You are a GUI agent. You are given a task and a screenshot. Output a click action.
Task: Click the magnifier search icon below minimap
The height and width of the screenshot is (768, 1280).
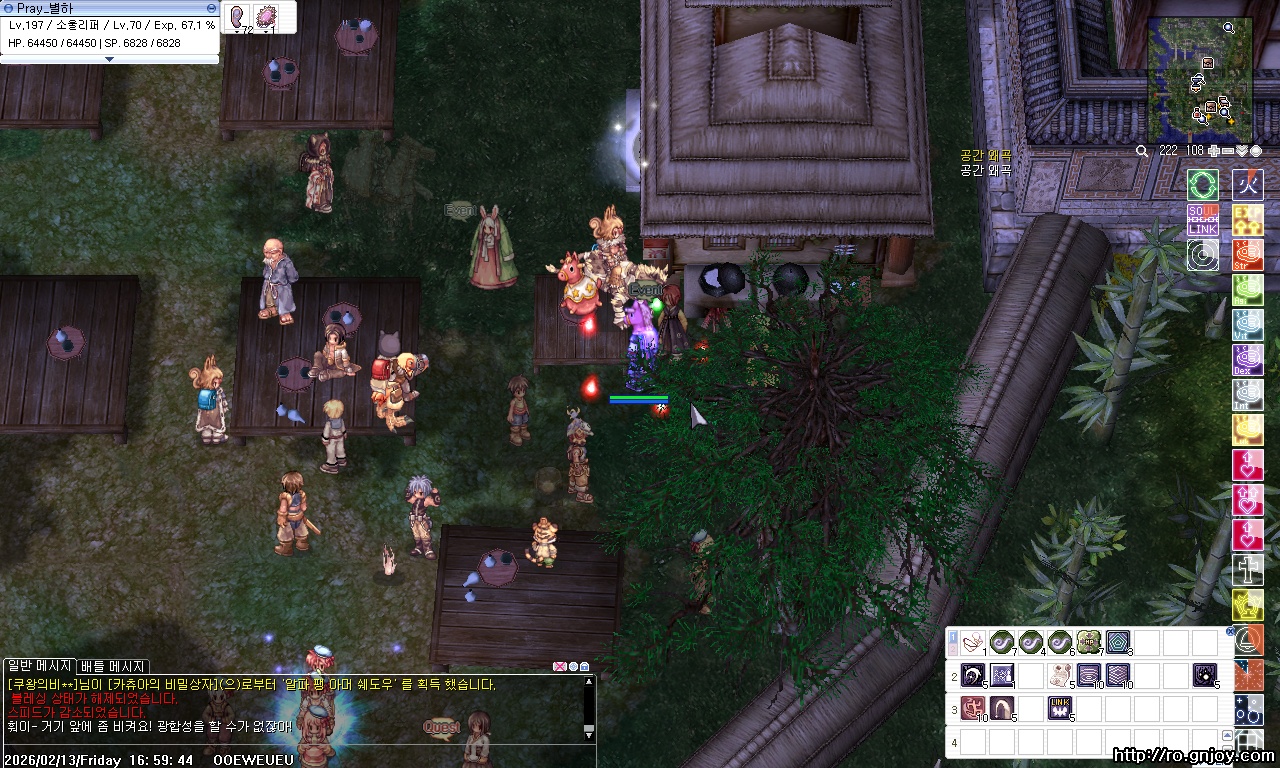(1142, 151)
